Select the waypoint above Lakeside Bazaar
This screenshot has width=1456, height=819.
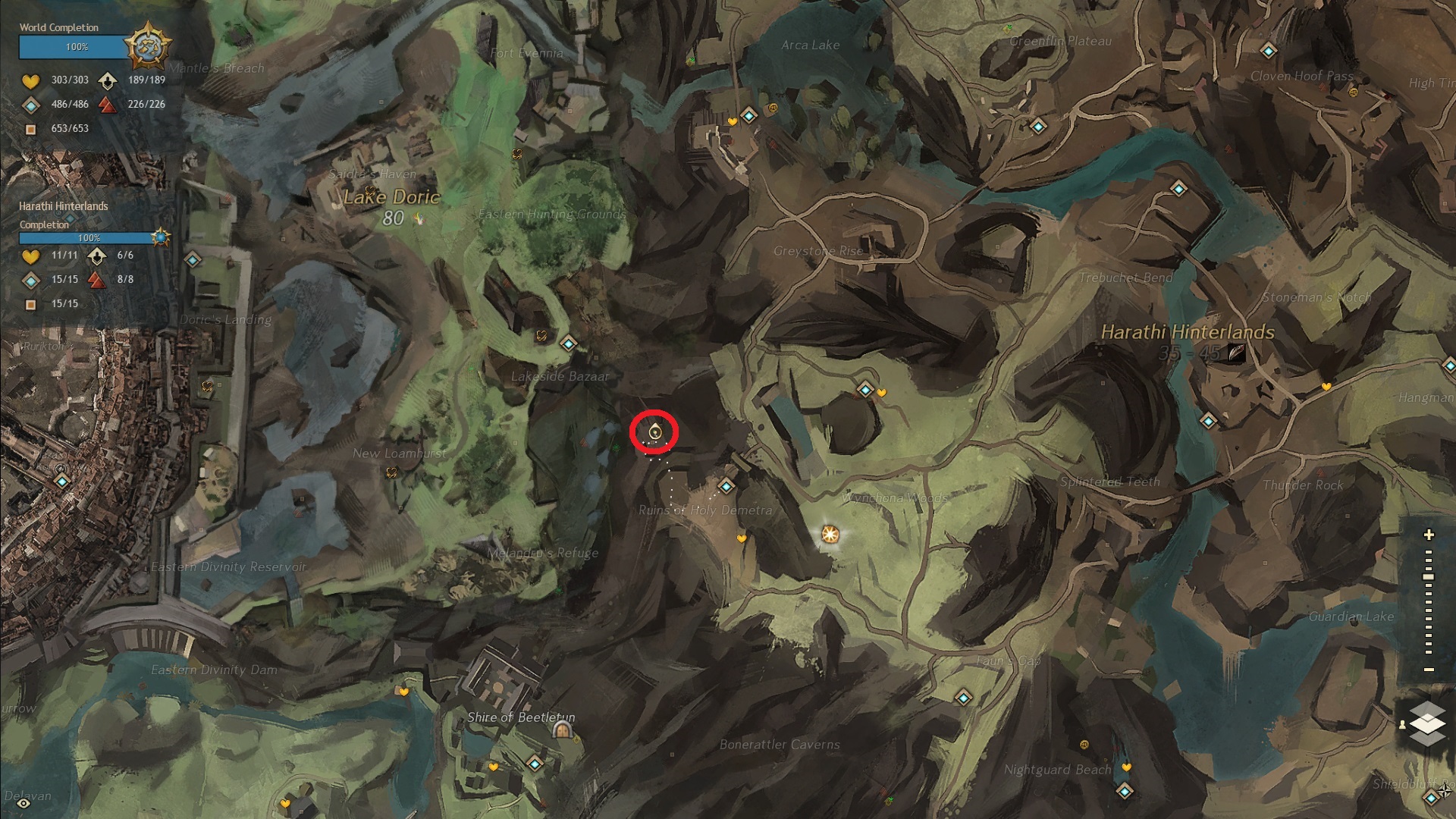[x=569, y=344]
